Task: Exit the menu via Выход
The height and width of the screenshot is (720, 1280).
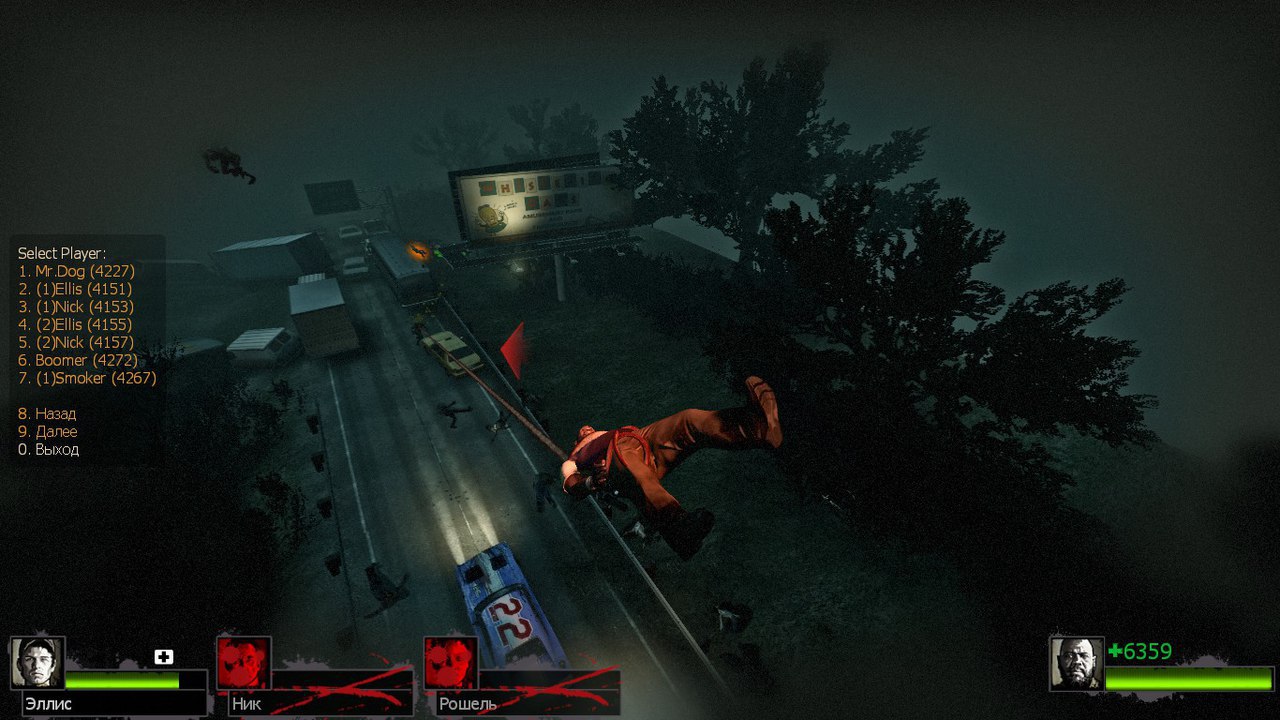Action: coord(48,450)
